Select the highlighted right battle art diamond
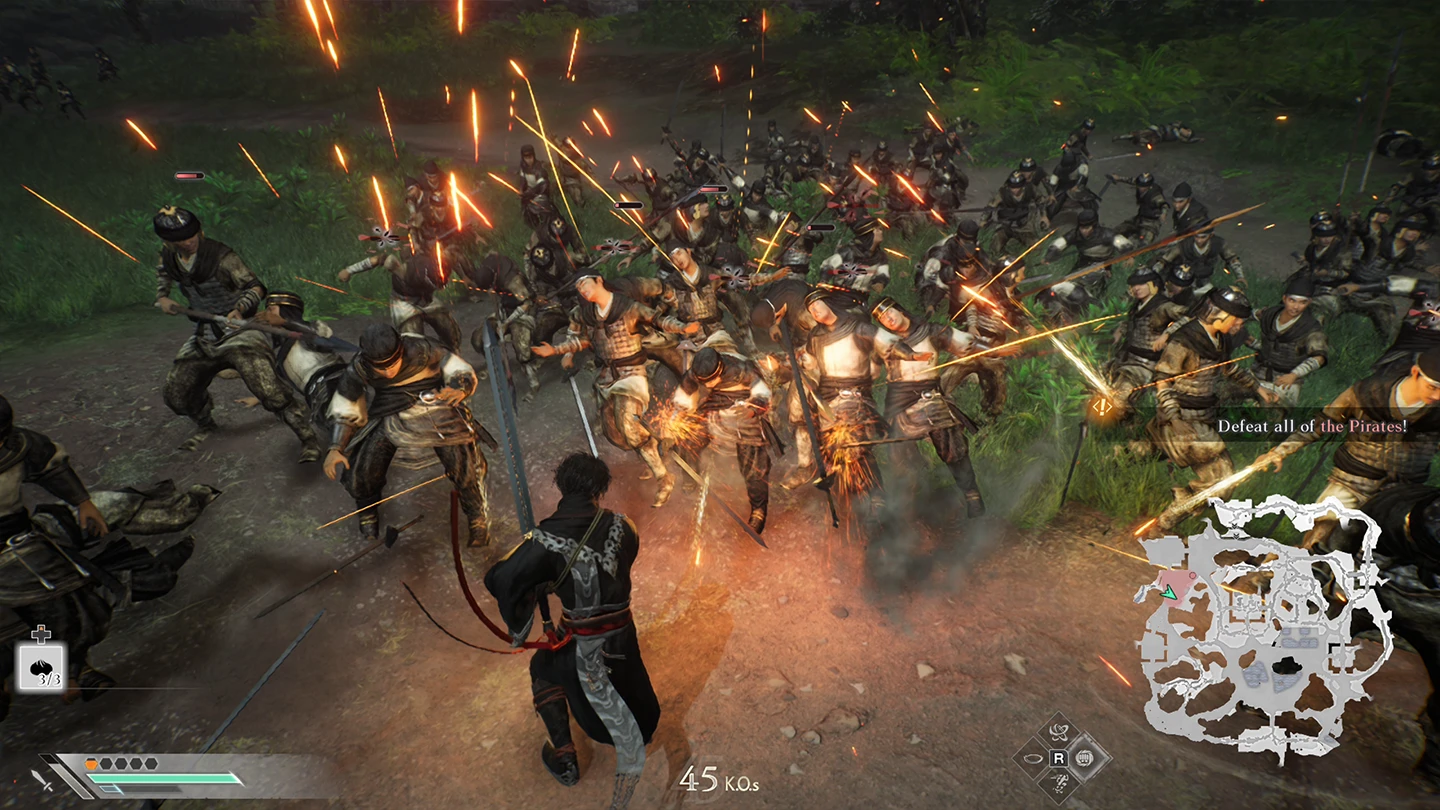Viewport: 1440px width, 810px height. [x=1086, y=758]
